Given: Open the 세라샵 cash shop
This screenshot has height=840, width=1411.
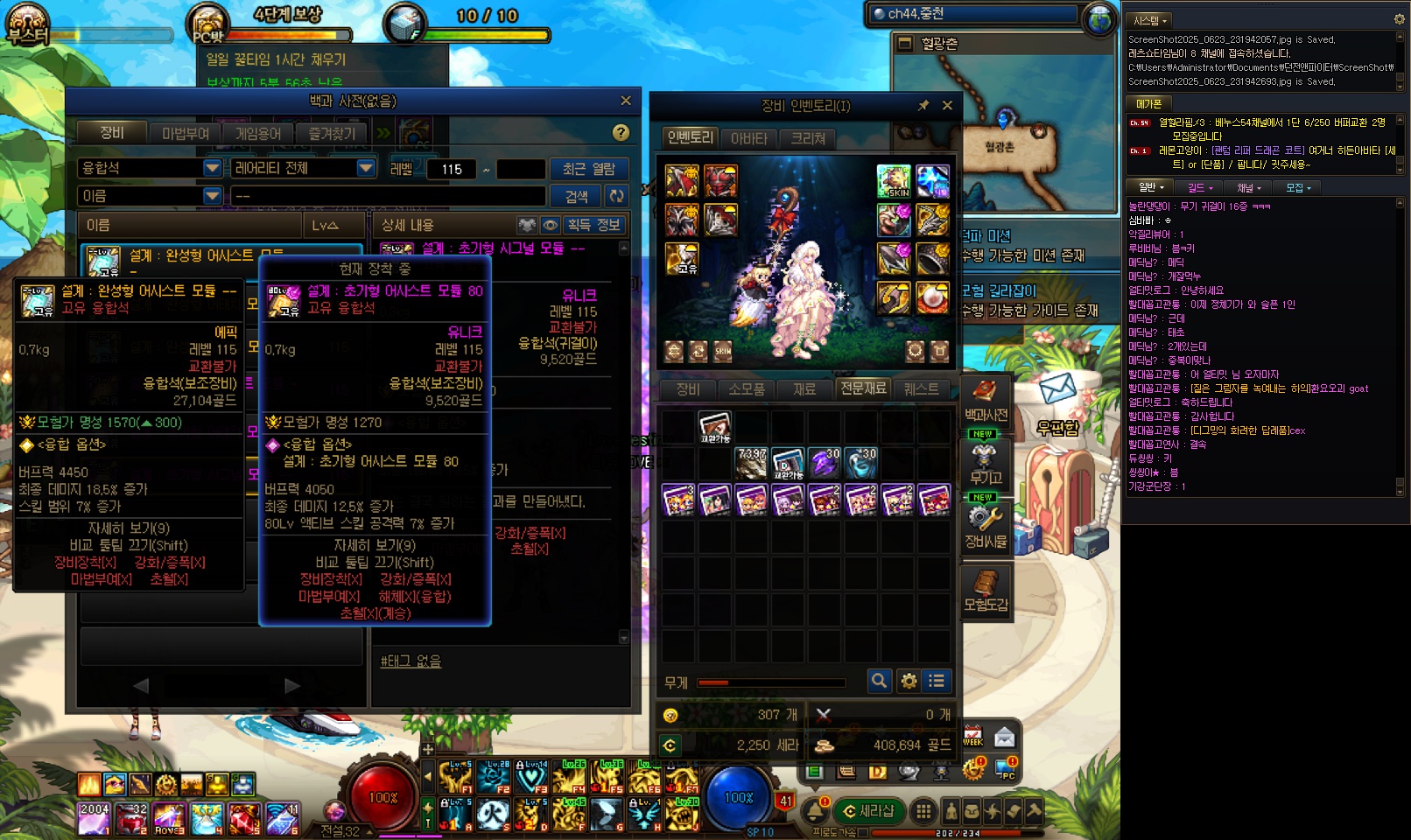Looking at the screenshot, I should [x=867, y=811].
